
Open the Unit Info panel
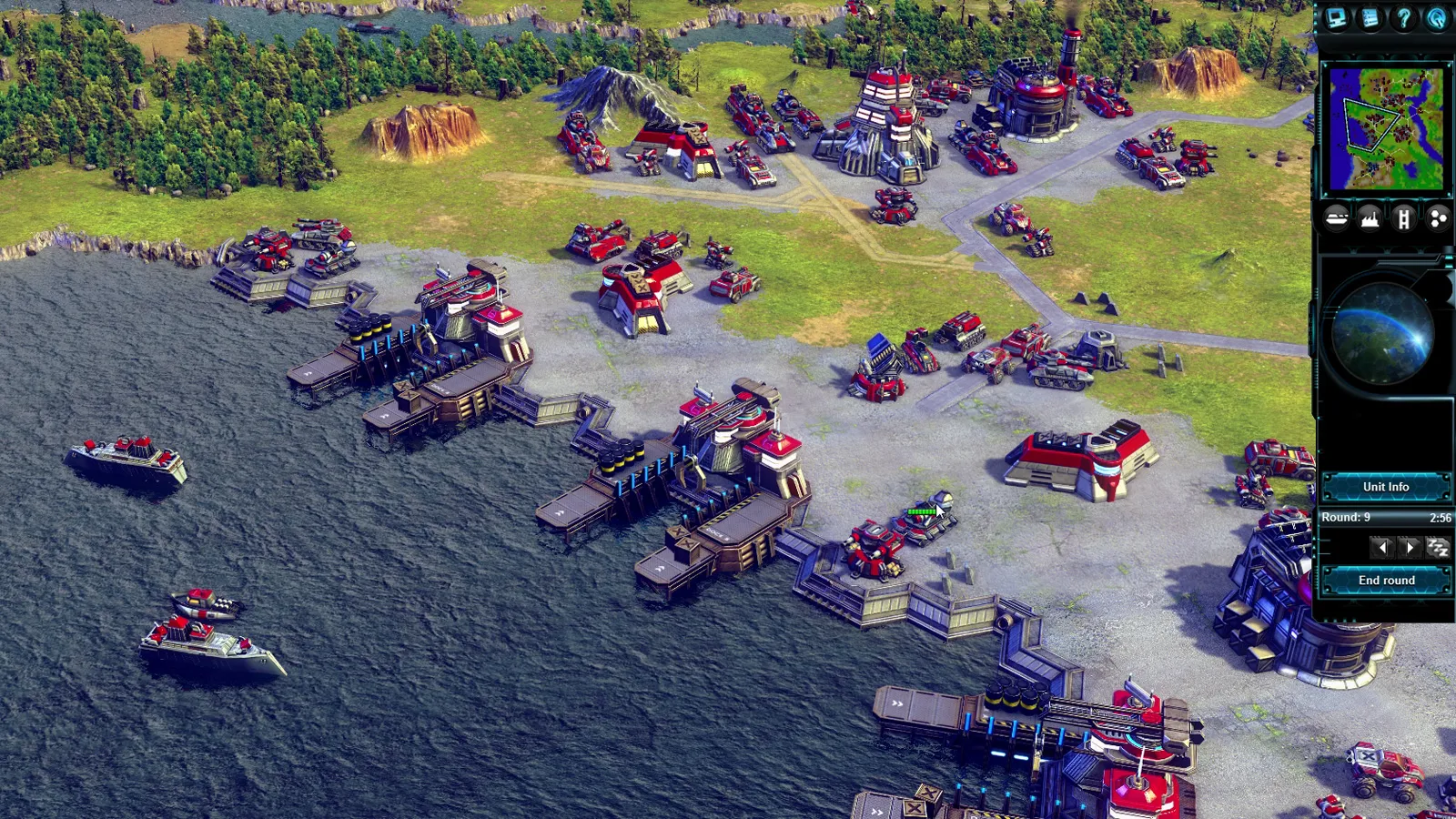[x=1387, y=486]
